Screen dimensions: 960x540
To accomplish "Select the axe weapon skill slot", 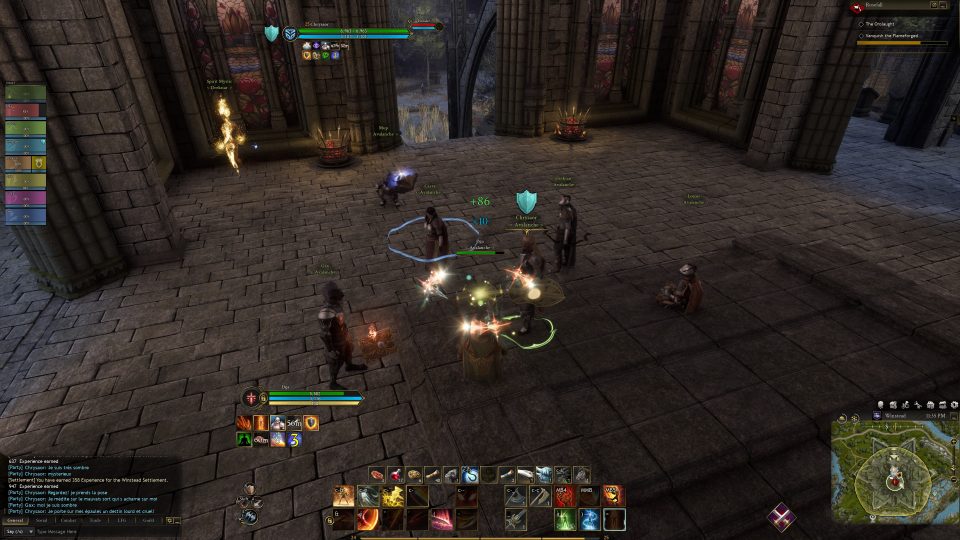I will 516,495.
